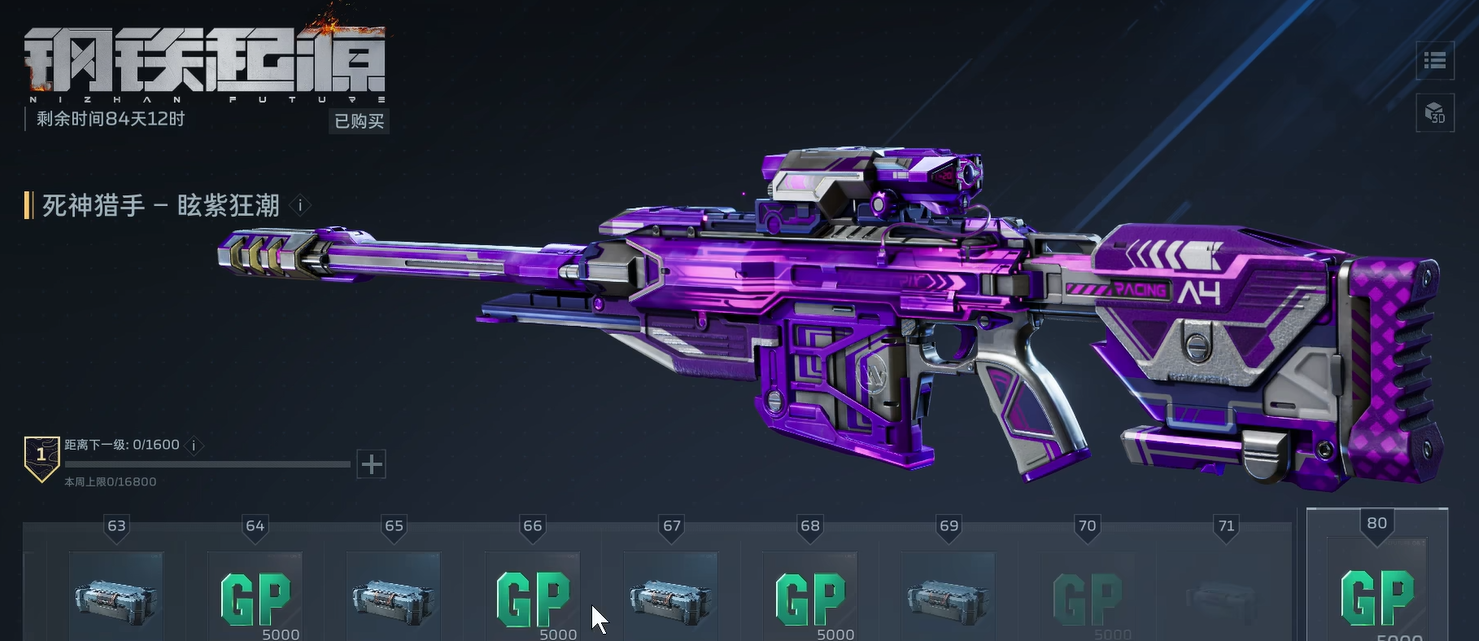Screen dimensions: 1479x641
Task: Select the faded level 71 crate reward
Action: pyautogui.click(x=1225, y=597)
